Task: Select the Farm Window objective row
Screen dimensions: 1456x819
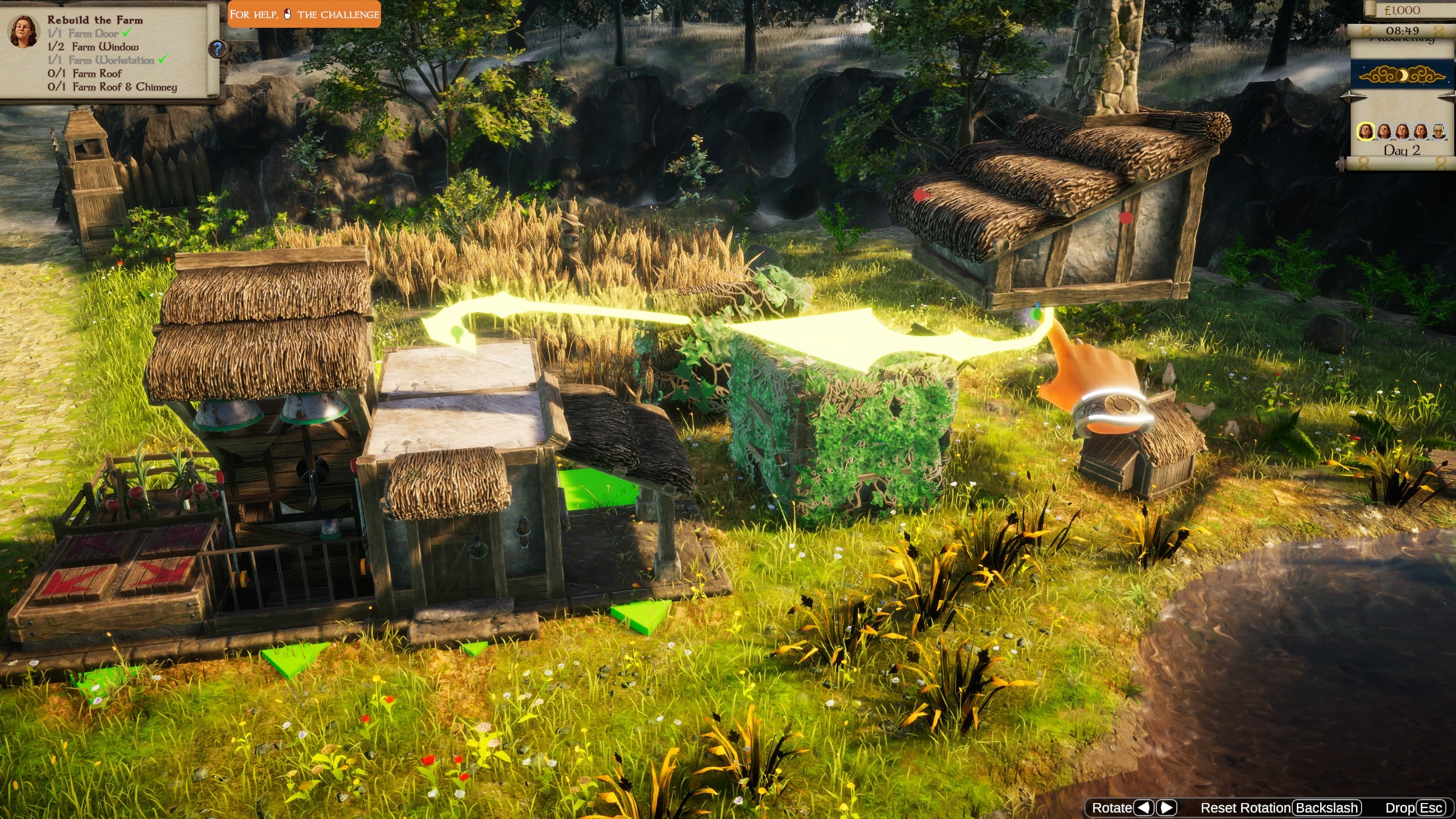Action: tap(93, 47)
